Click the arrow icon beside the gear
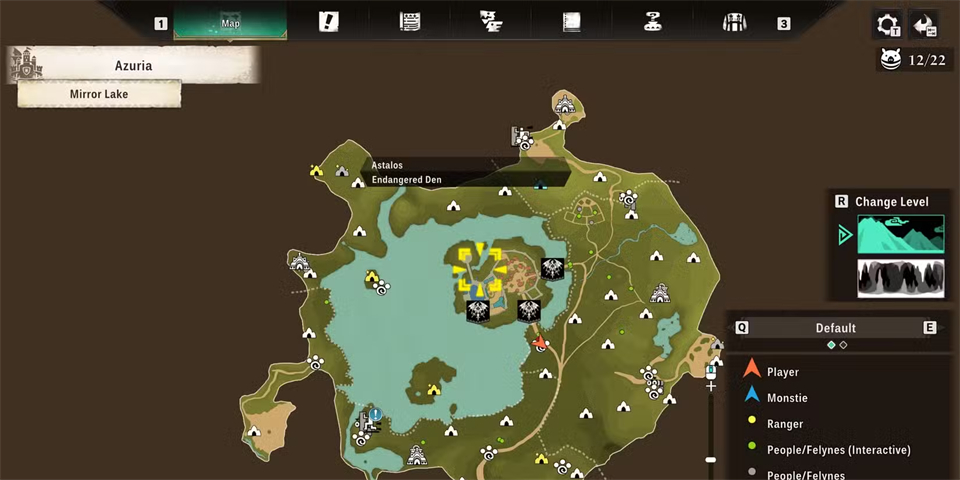960x480 pixels. pos(925,25)
